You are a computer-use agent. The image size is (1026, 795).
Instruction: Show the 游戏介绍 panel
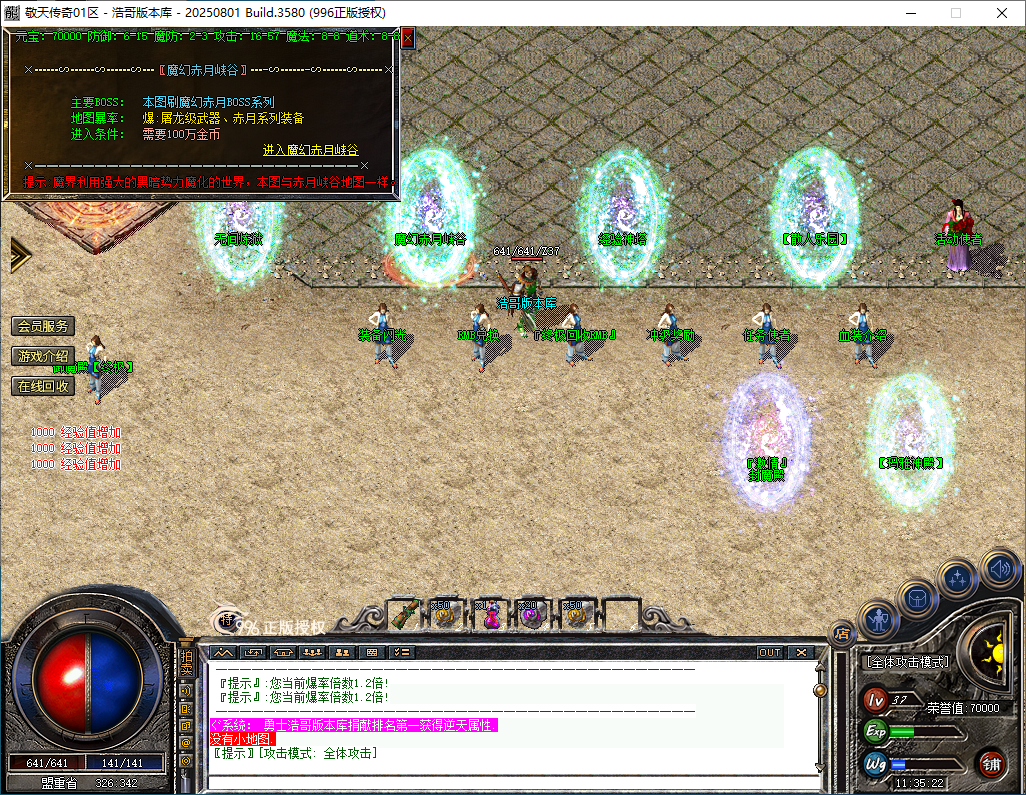coord(43,356)
